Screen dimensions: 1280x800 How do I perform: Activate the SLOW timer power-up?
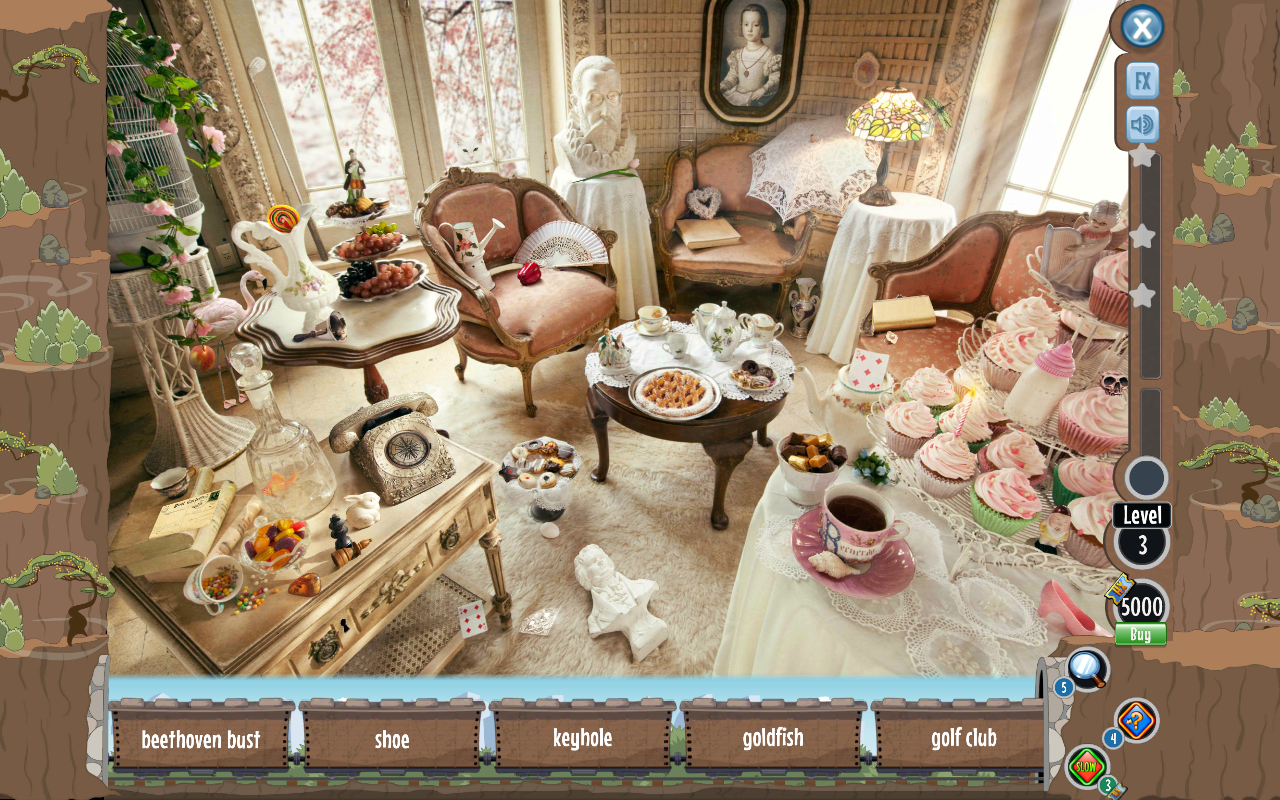point(1087,767)
